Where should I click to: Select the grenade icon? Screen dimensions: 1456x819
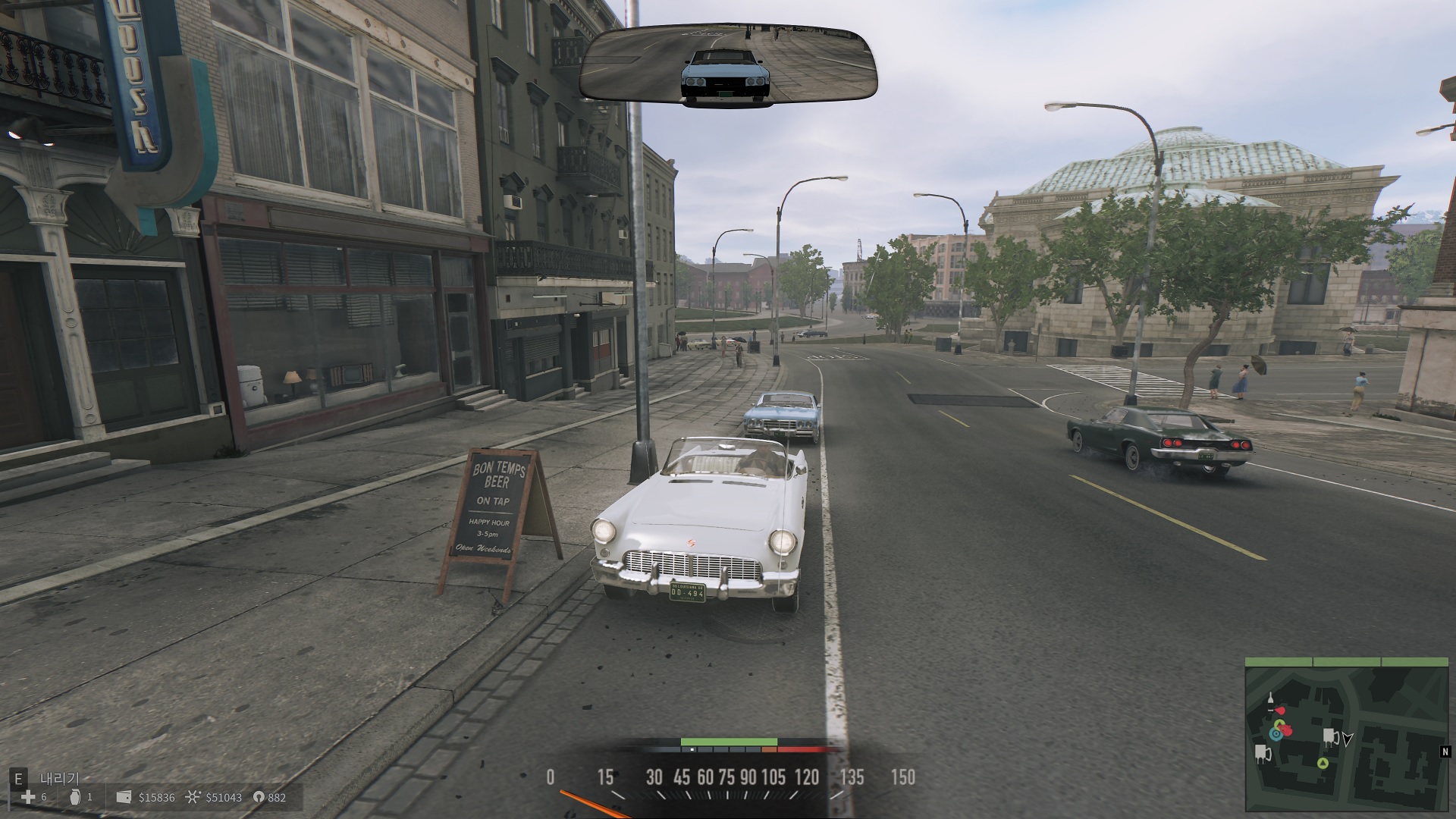click(74, 797)
